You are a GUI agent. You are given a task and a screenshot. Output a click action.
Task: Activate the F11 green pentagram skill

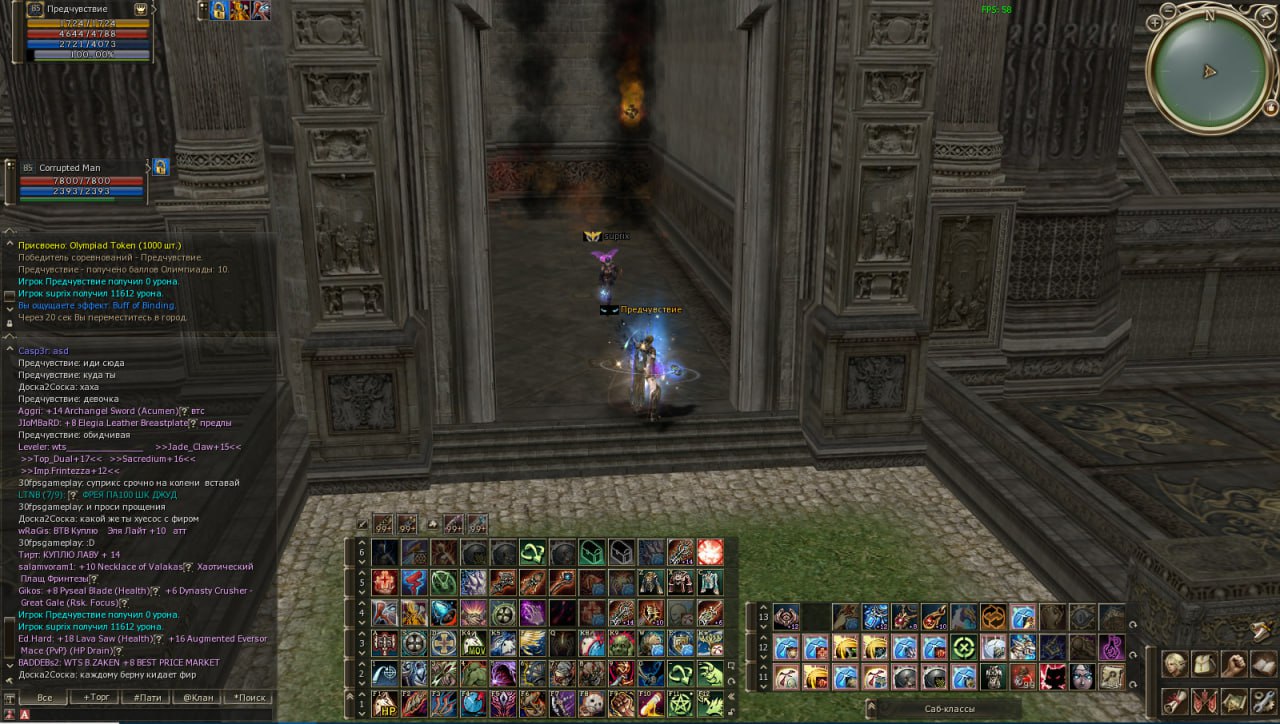682,703
